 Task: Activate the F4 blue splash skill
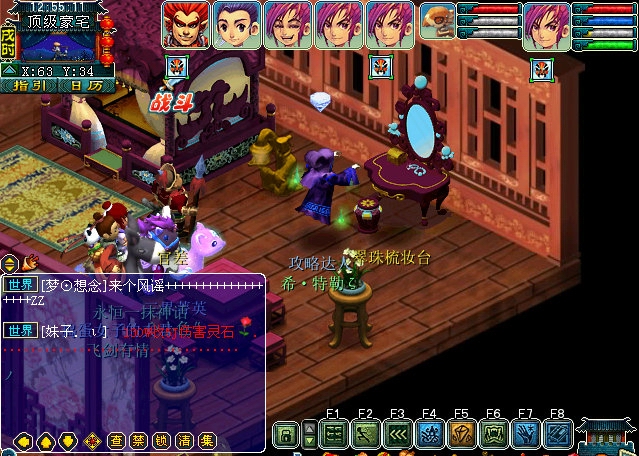tap(430, 435)
